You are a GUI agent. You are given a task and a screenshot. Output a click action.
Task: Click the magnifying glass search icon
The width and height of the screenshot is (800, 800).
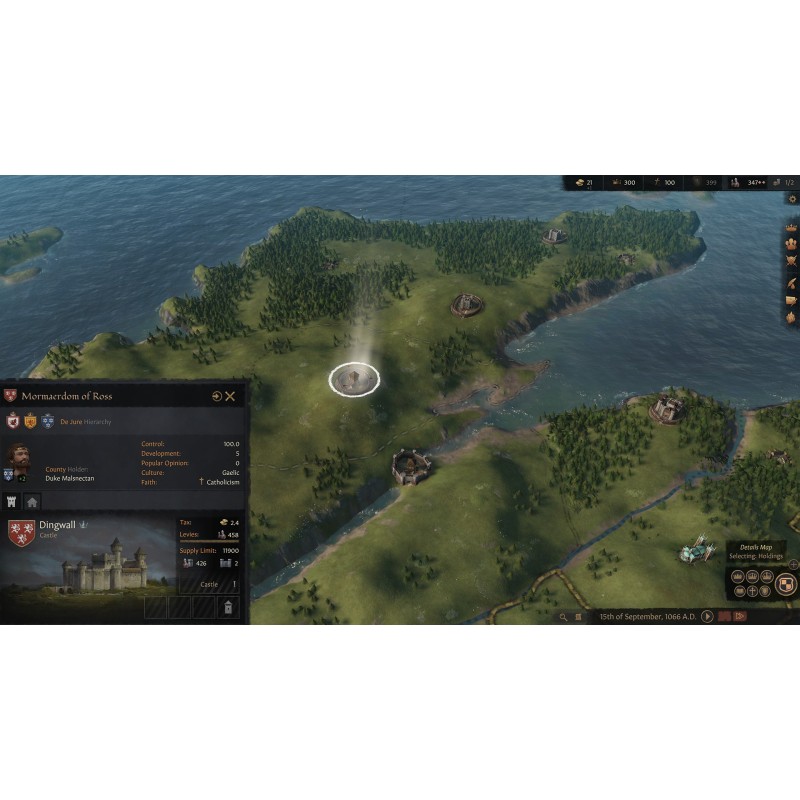(x=563, y=617)
